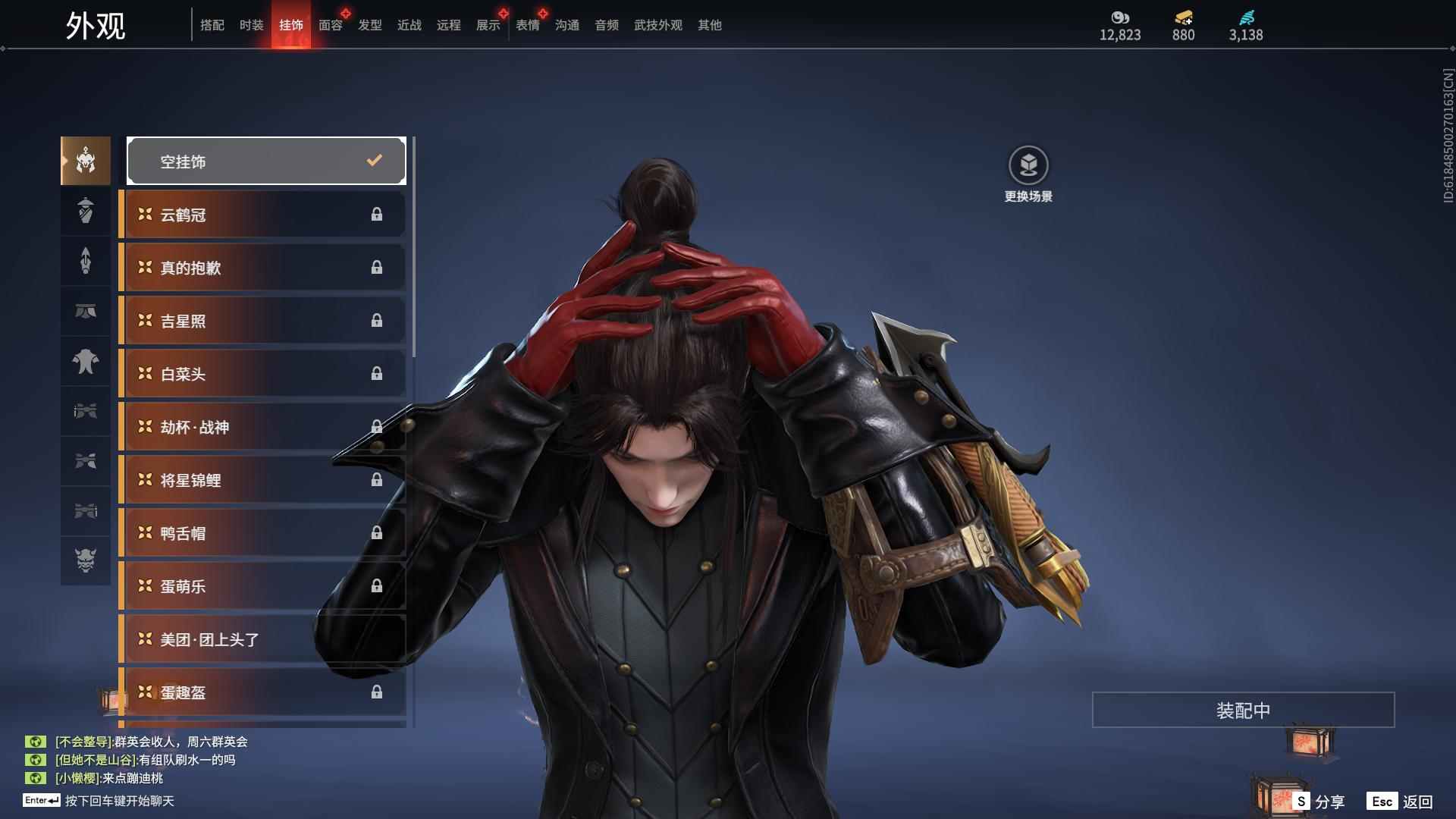The width and height of the screenshot is (1456, 819).
Task: Click 返回 to go back
Action: 1401,801
